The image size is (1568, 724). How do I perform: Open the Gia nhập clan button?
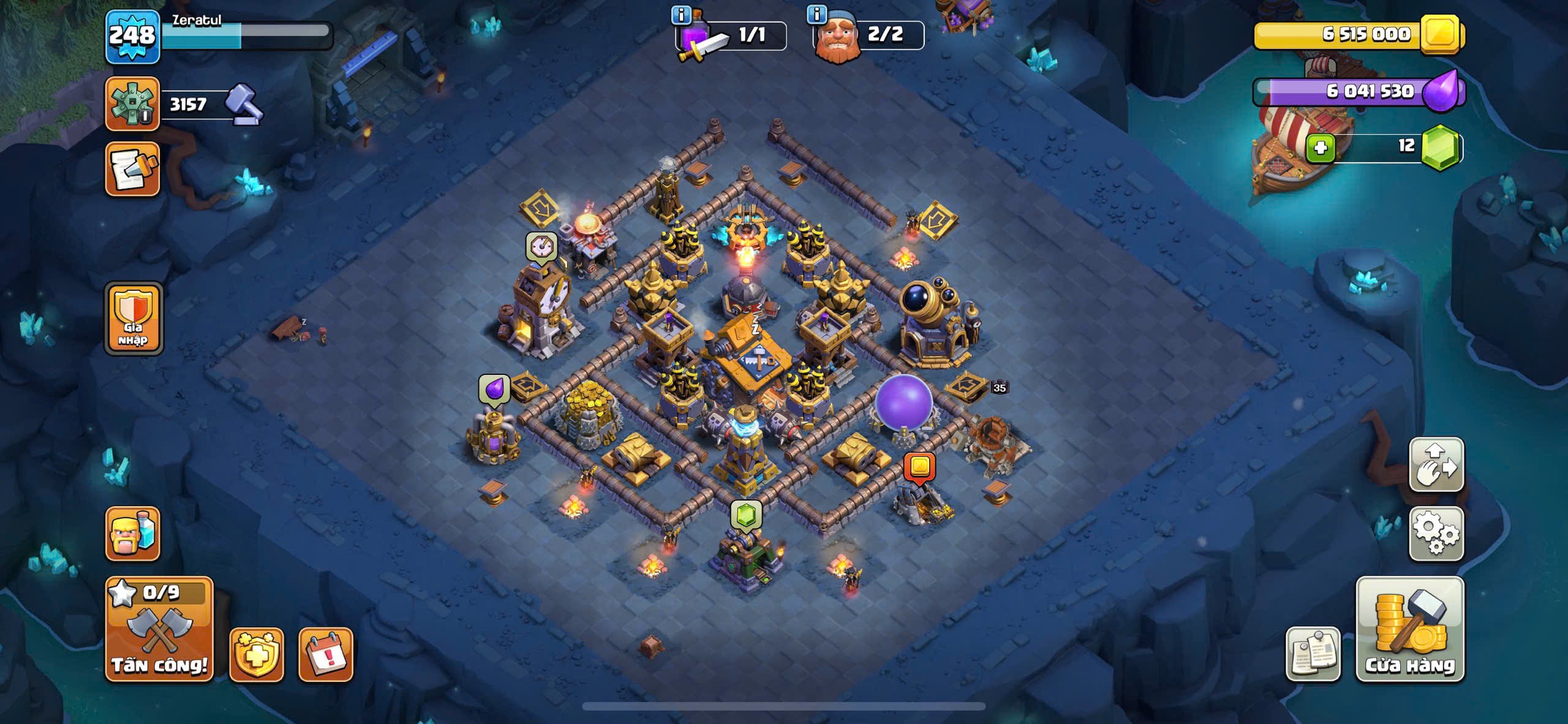pyautogui.click(x=134, y=319)
